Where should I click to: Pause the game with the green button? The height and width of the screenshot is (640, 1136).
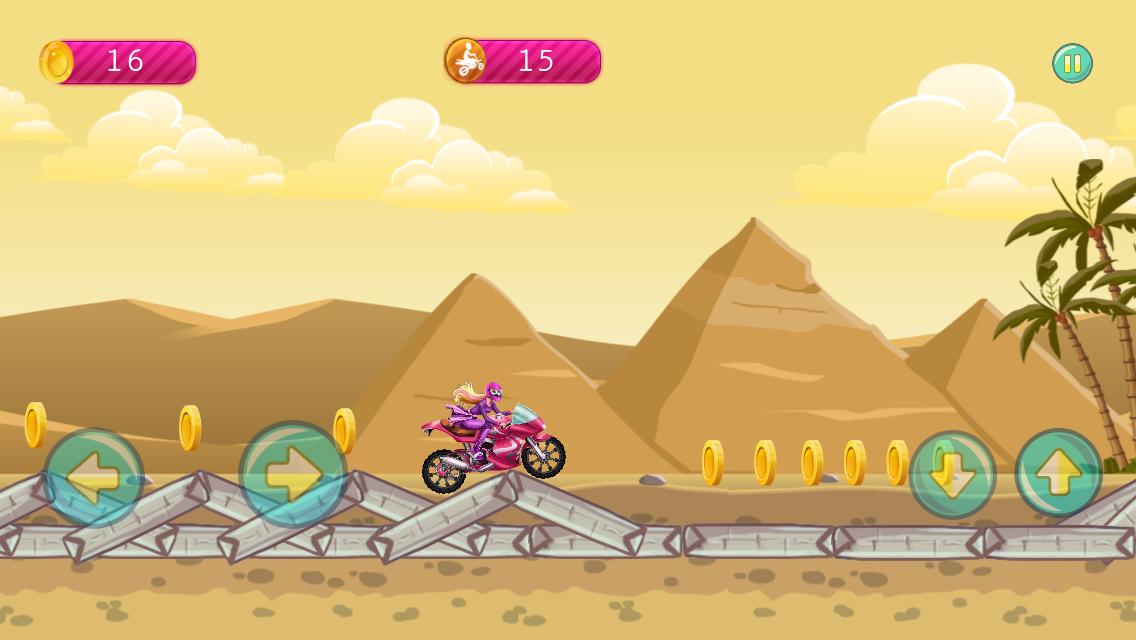pos(1072,64)
